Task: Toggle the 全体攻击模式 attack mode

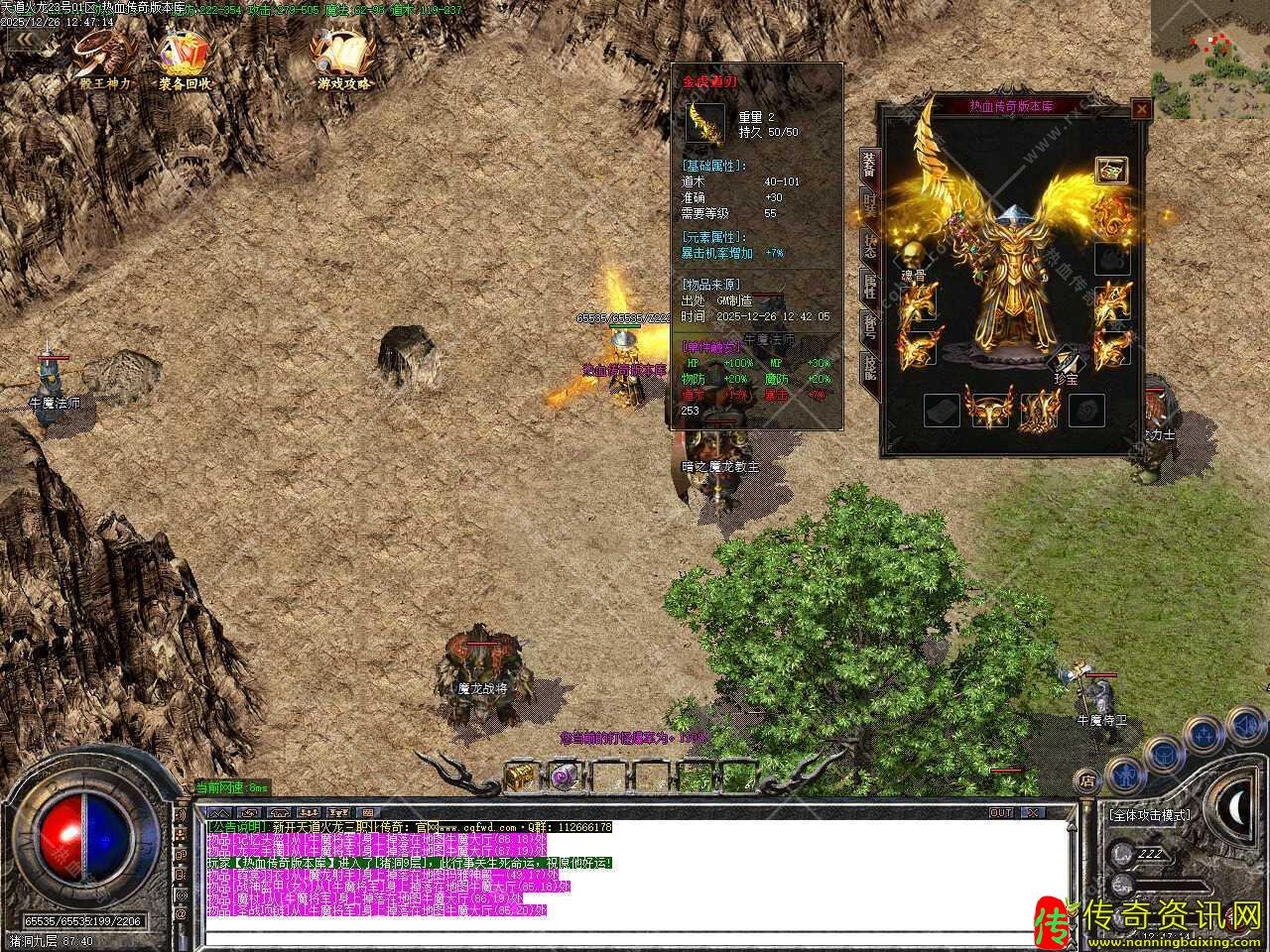Action: coord(1151,815)
